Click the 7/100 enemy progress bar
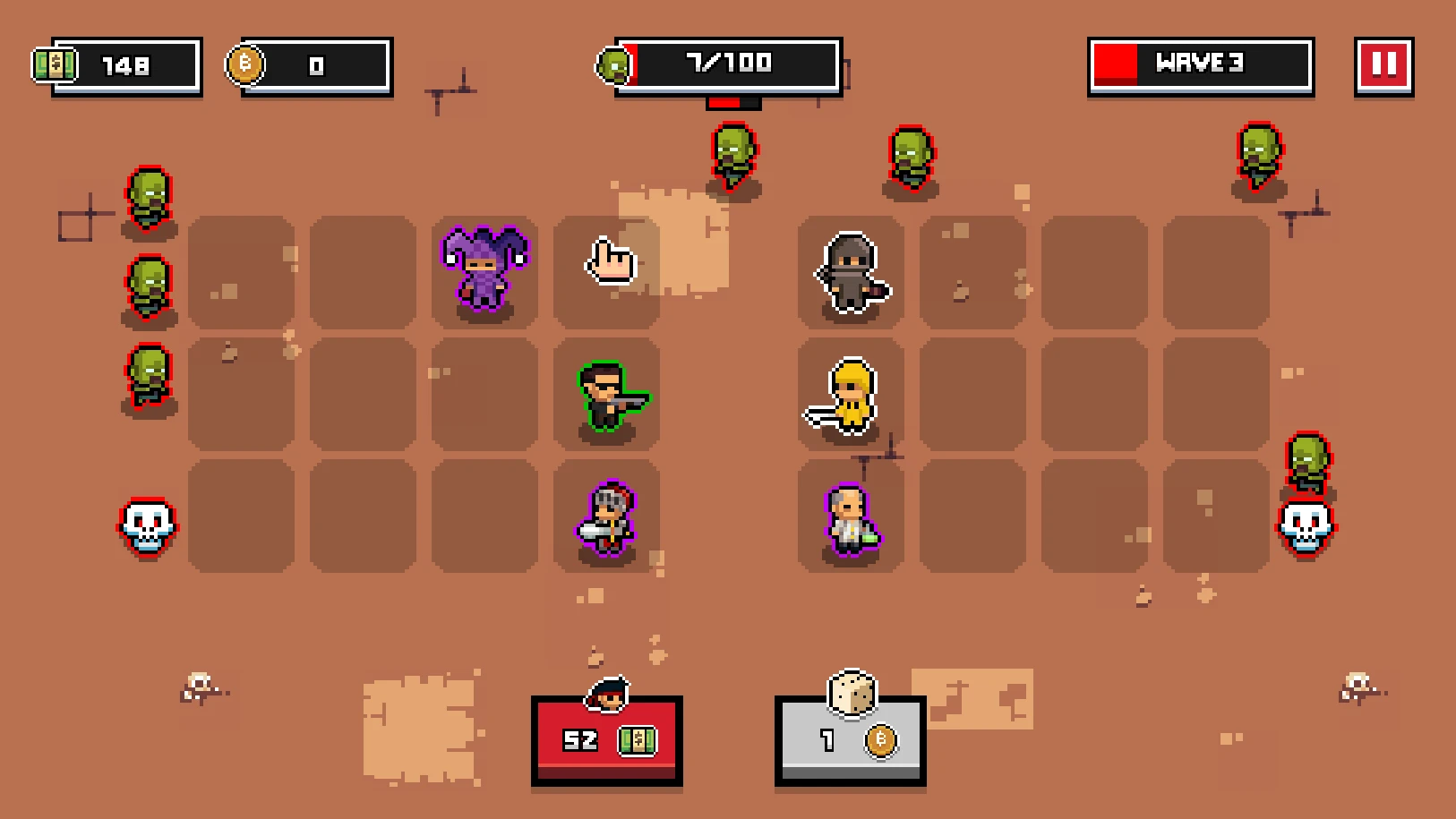Viewport: 1456px width, 819px height. [727, 64]
